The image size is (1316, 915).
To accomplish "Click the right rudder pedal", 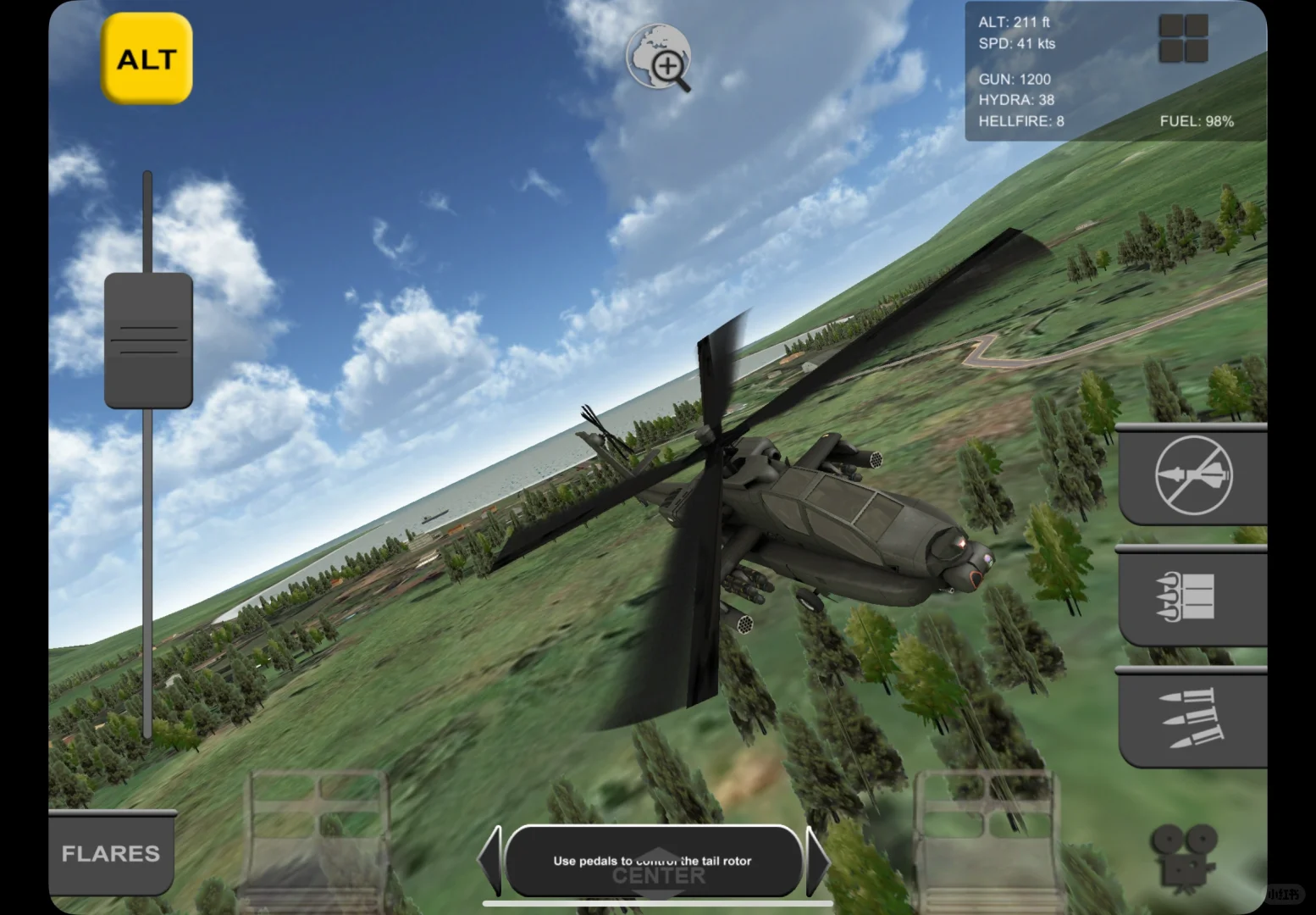I will [x=985, y=839].
